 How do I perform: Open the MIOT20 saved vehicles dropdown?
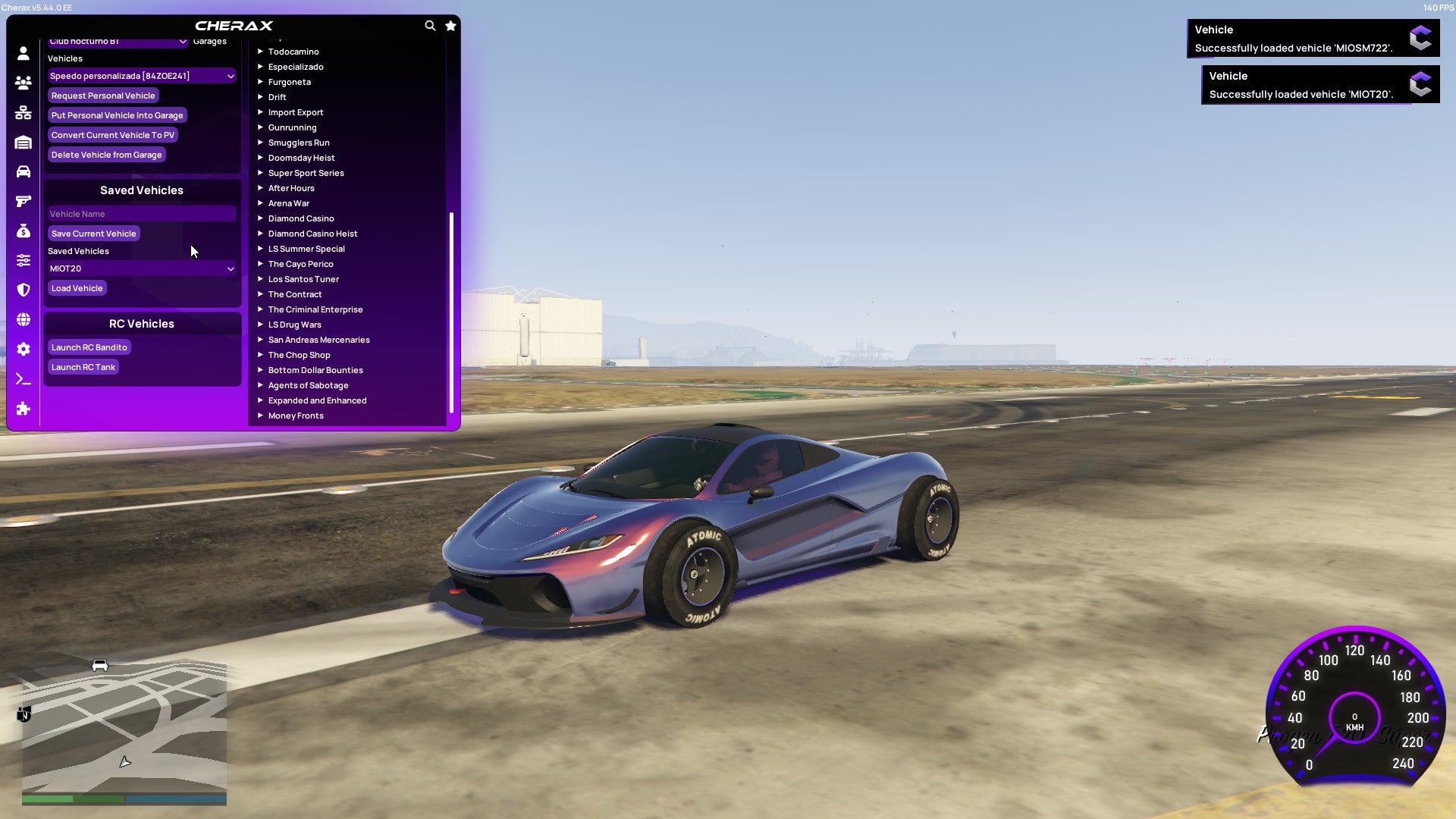141,268
